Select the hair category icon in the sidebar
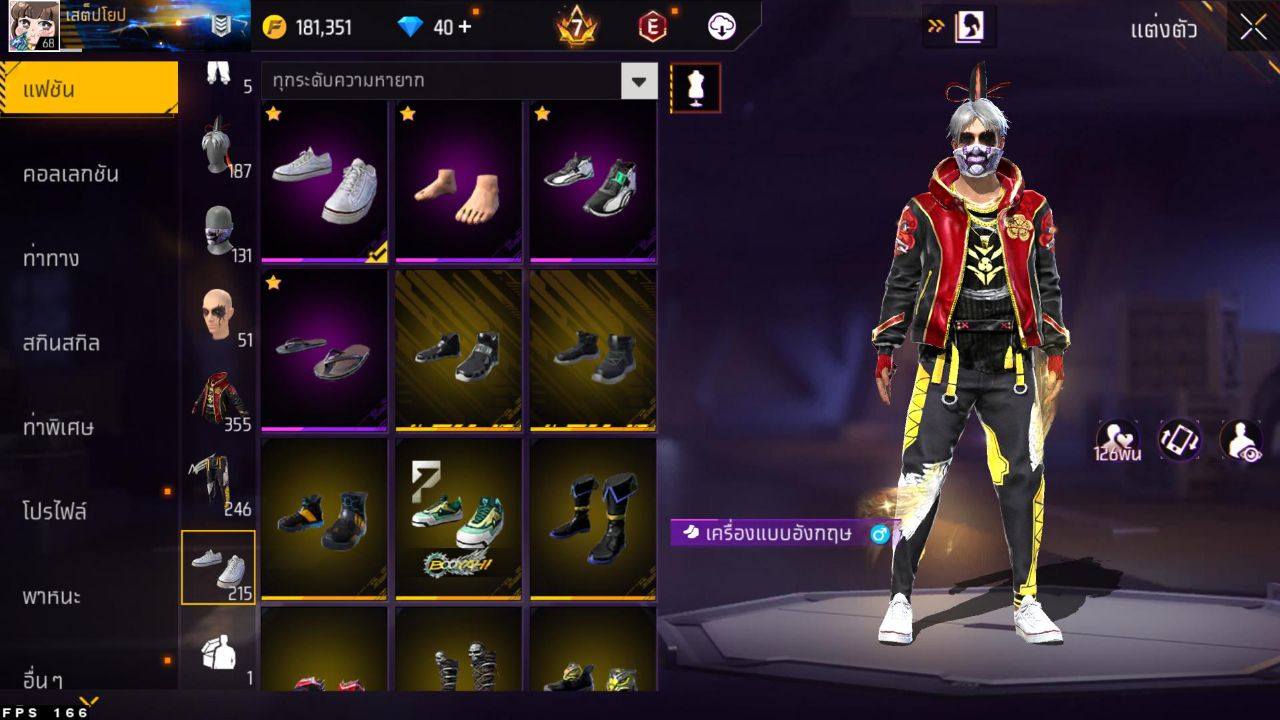 click(219, 155)
